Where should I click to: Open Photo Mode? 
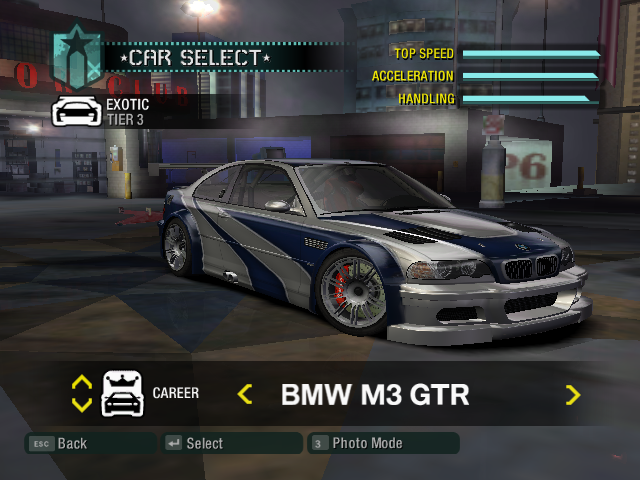click(x=364, y=443)
